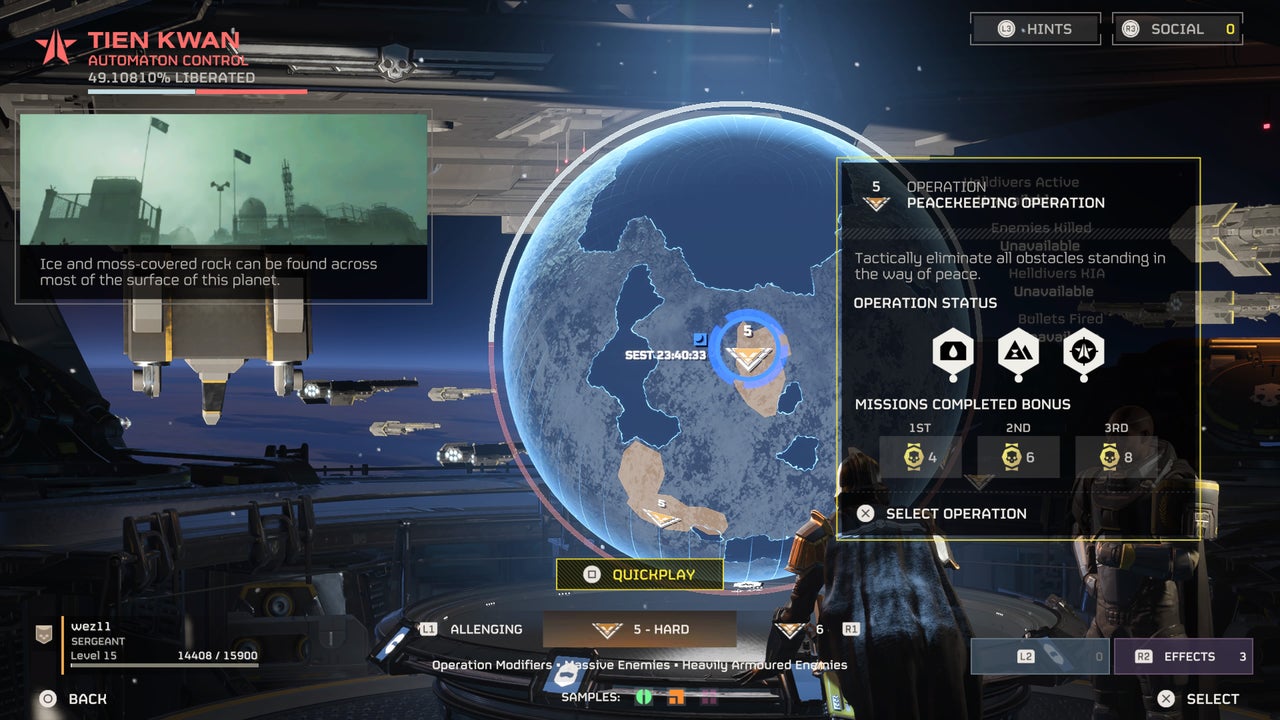The width and height of the screenshot is (1280, 720).
Task: Switch to difficulty level 6
Action: pos(803,630)
